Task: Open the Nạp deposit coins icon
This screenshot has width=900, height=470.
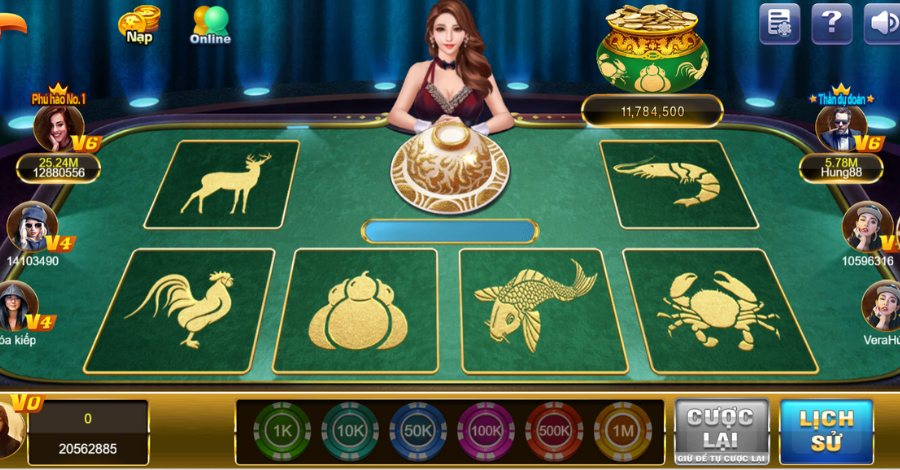Action: 139,24
